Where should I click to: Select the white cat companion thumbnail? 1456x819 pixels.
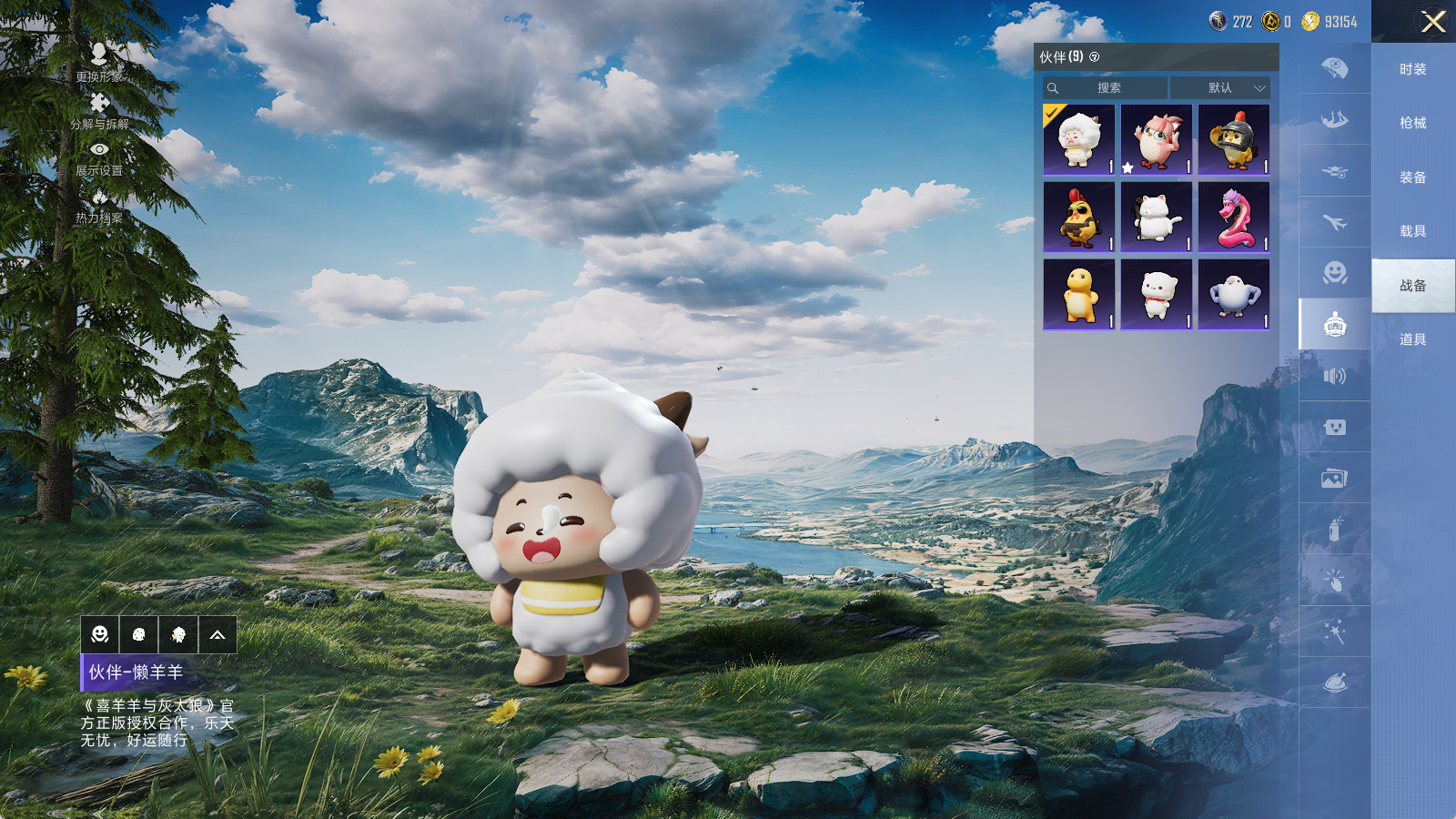point(1156,217)
